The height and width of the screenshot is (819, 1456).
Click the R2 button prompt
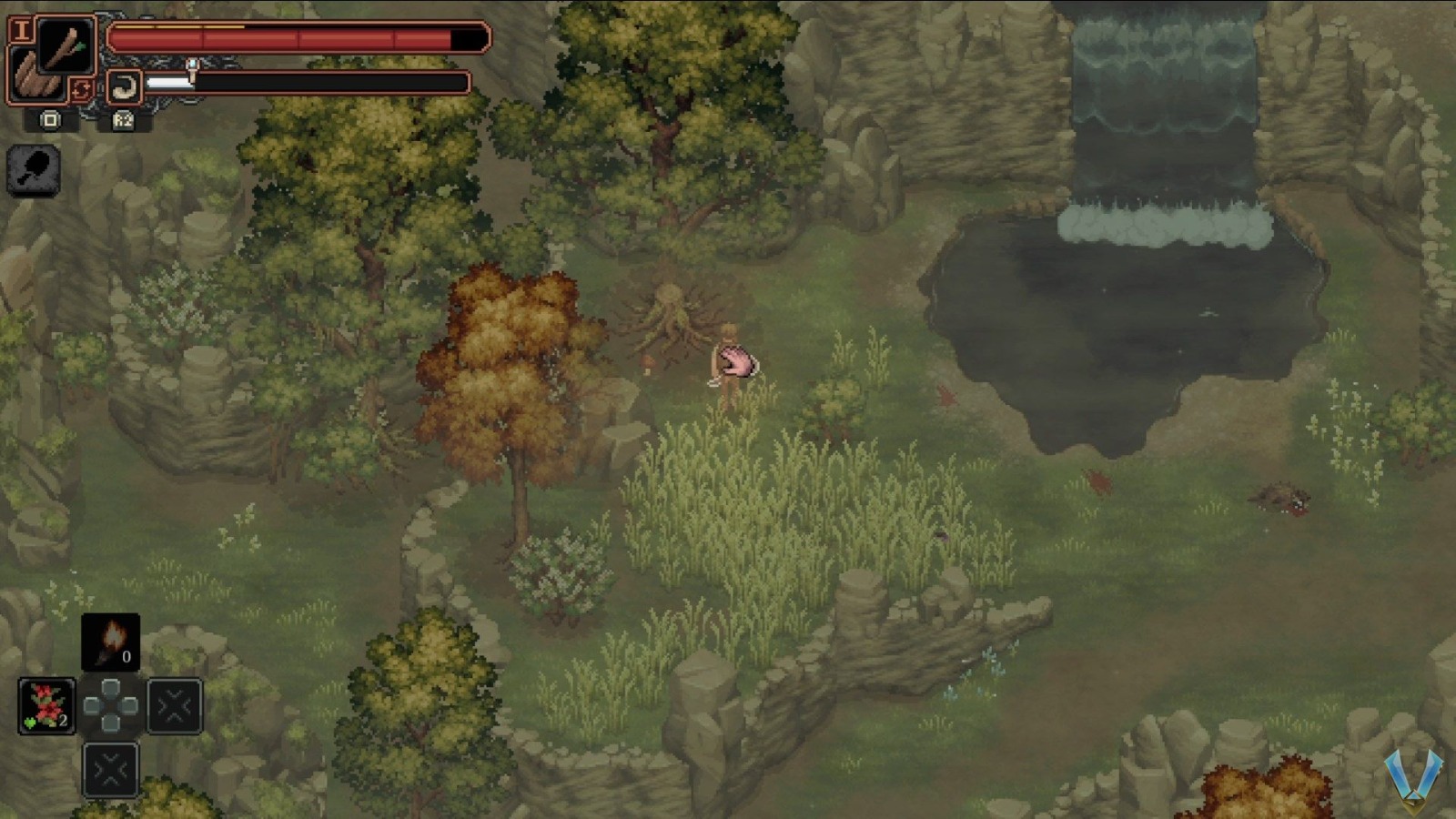click(x=122, y=120)
